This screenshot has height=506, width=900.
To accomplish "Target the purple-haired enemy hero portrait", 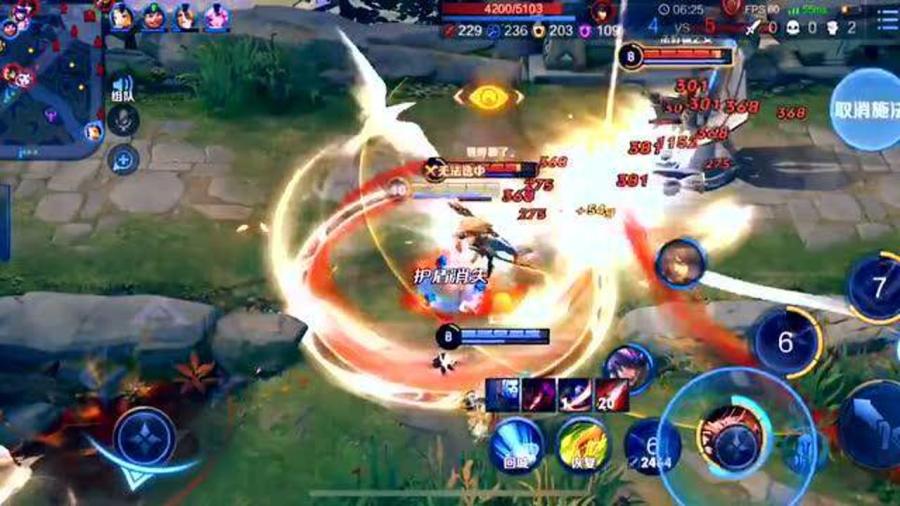I will [x=629, y=367].
